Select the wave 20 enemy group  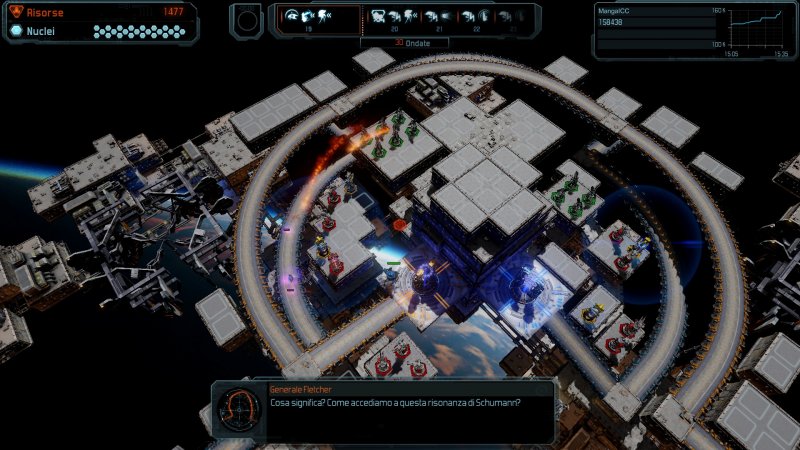point(394,17)
